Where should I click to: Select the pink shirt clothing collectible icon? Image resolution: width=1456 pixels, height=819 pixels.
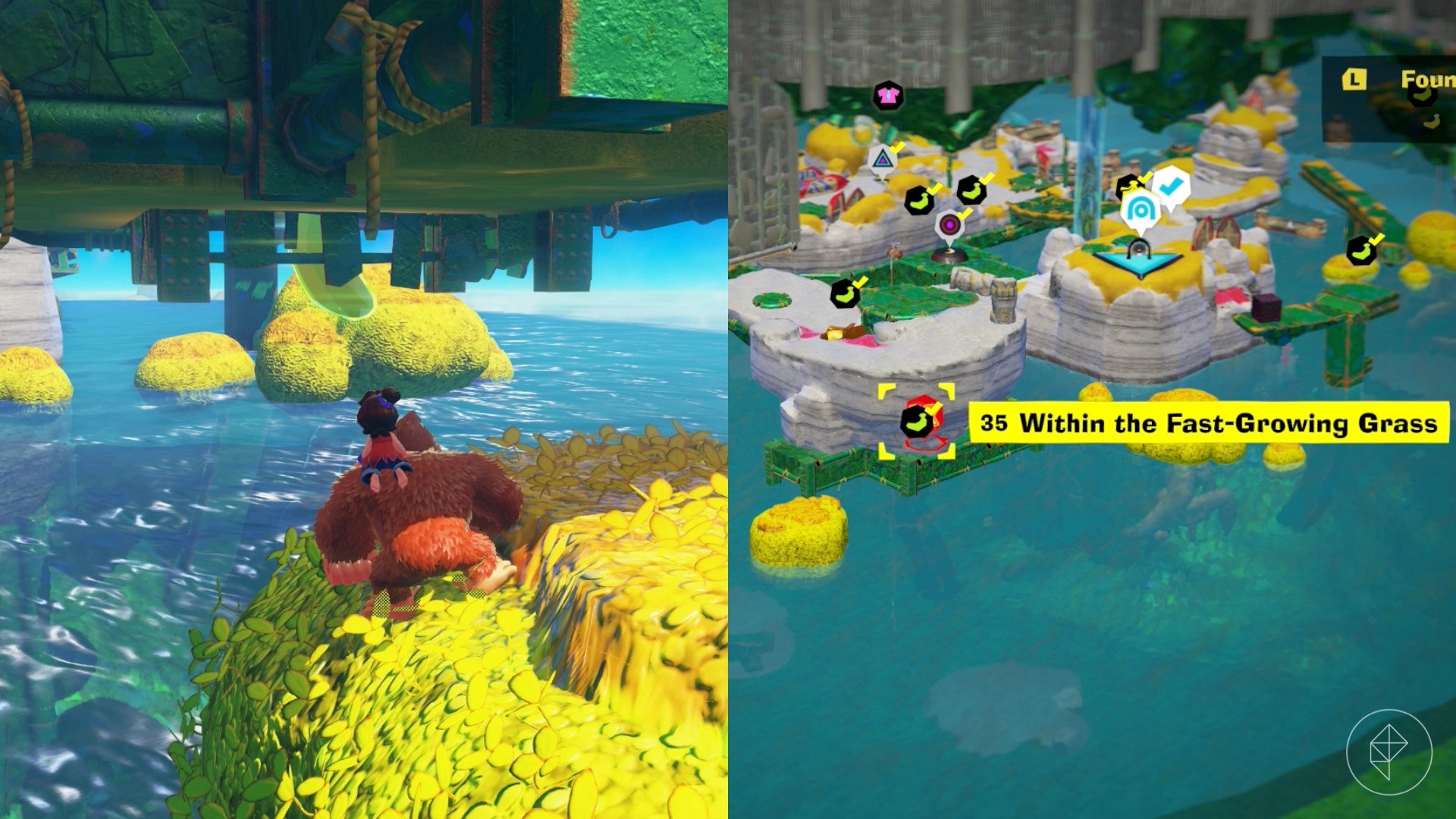point(888,96)
